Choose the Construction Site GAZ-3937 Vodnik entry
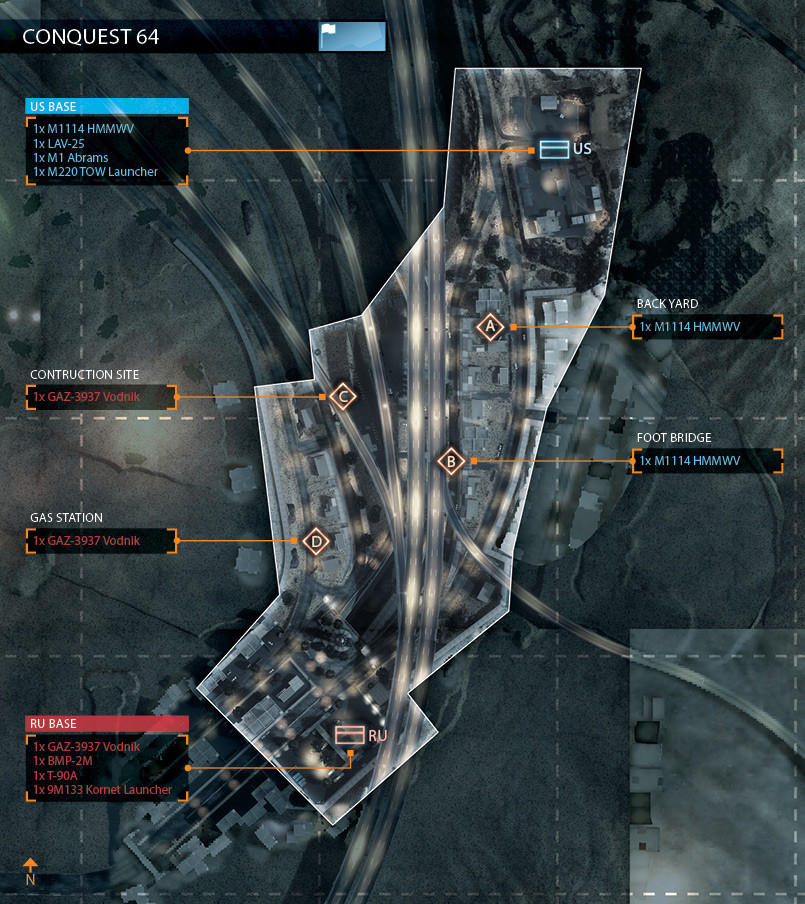 (x=102, y=397)
